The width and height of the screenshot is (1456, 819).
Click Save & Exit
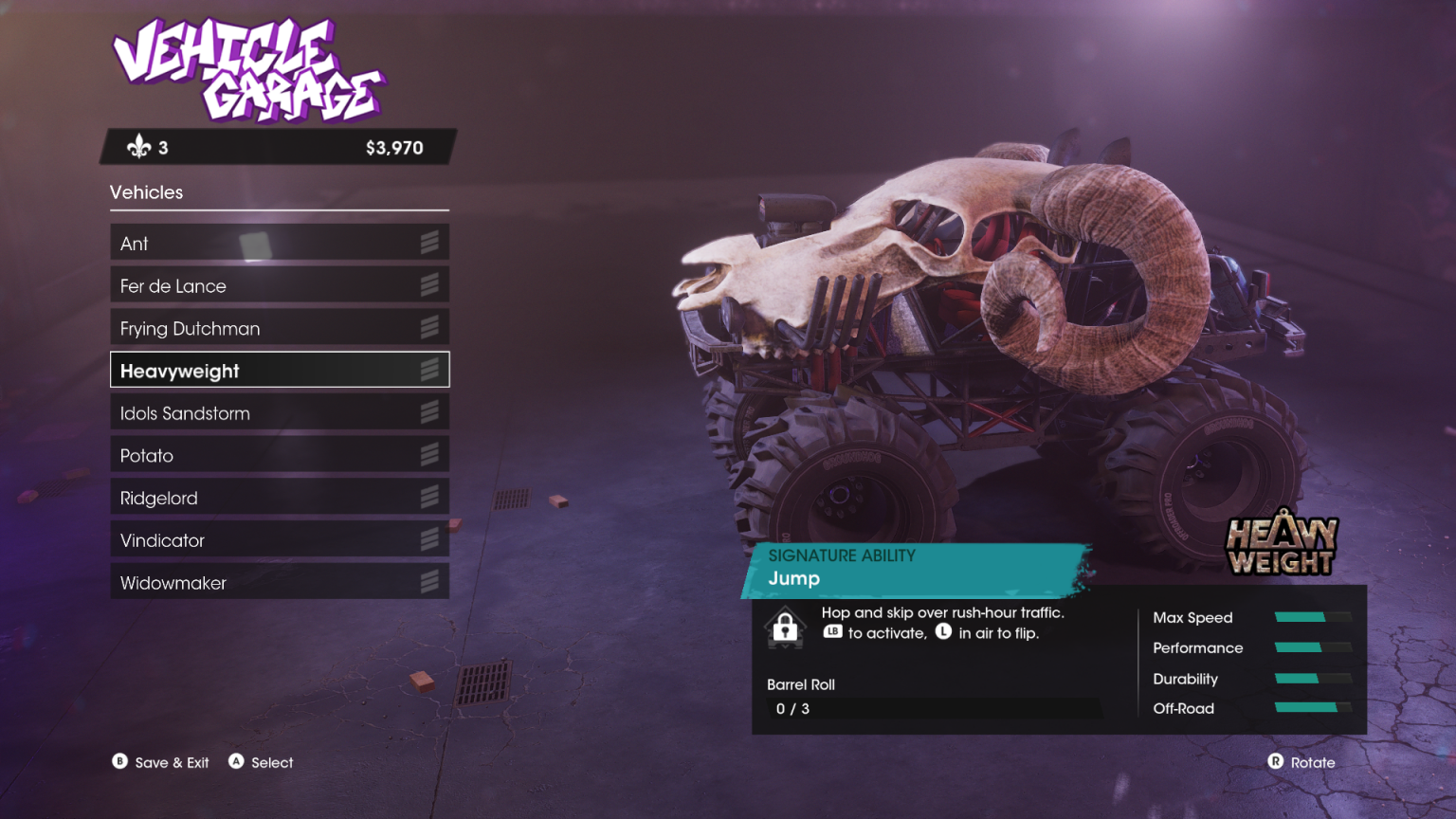point(172,761)
